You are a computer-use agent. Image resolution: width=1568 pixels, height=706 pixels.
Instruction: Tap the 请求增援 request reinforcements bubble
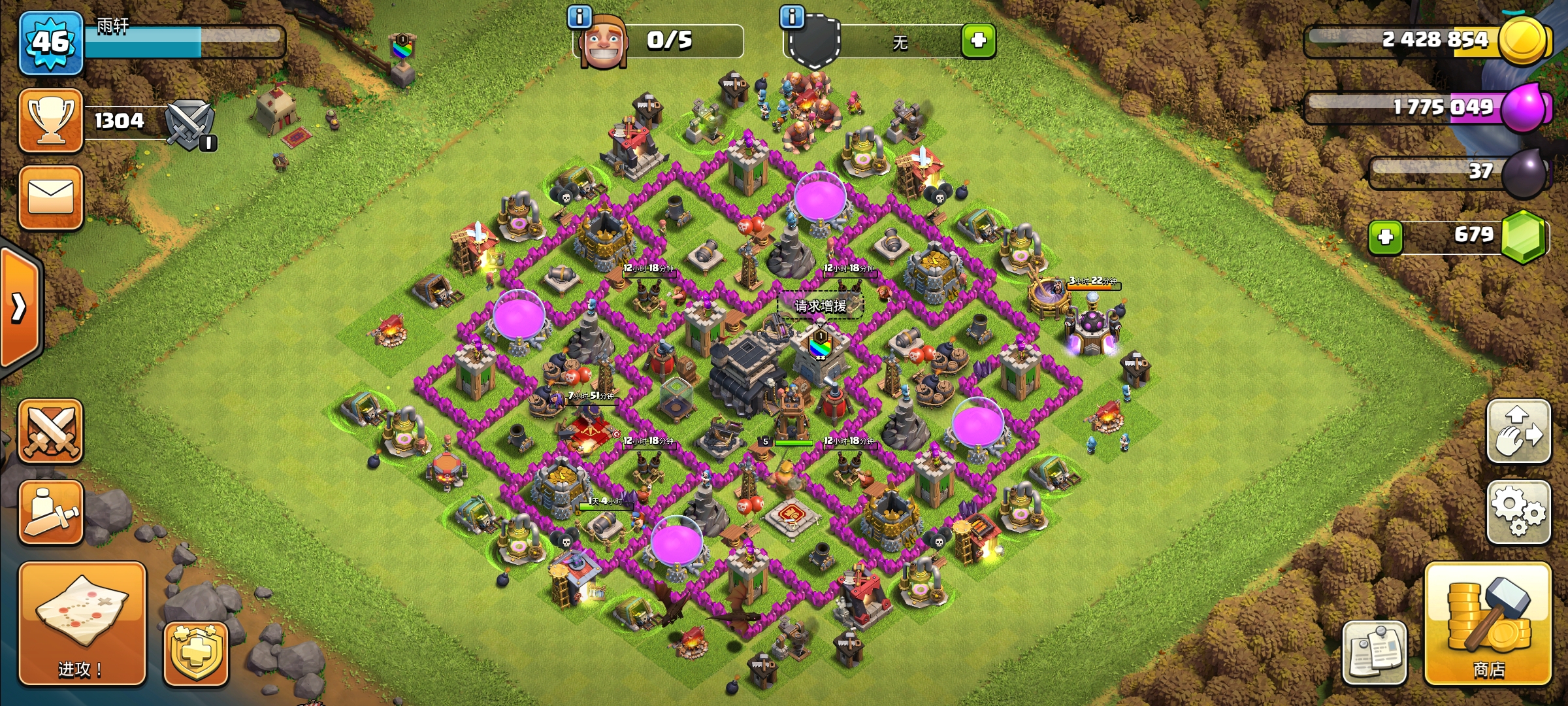(x=821, y=305)
